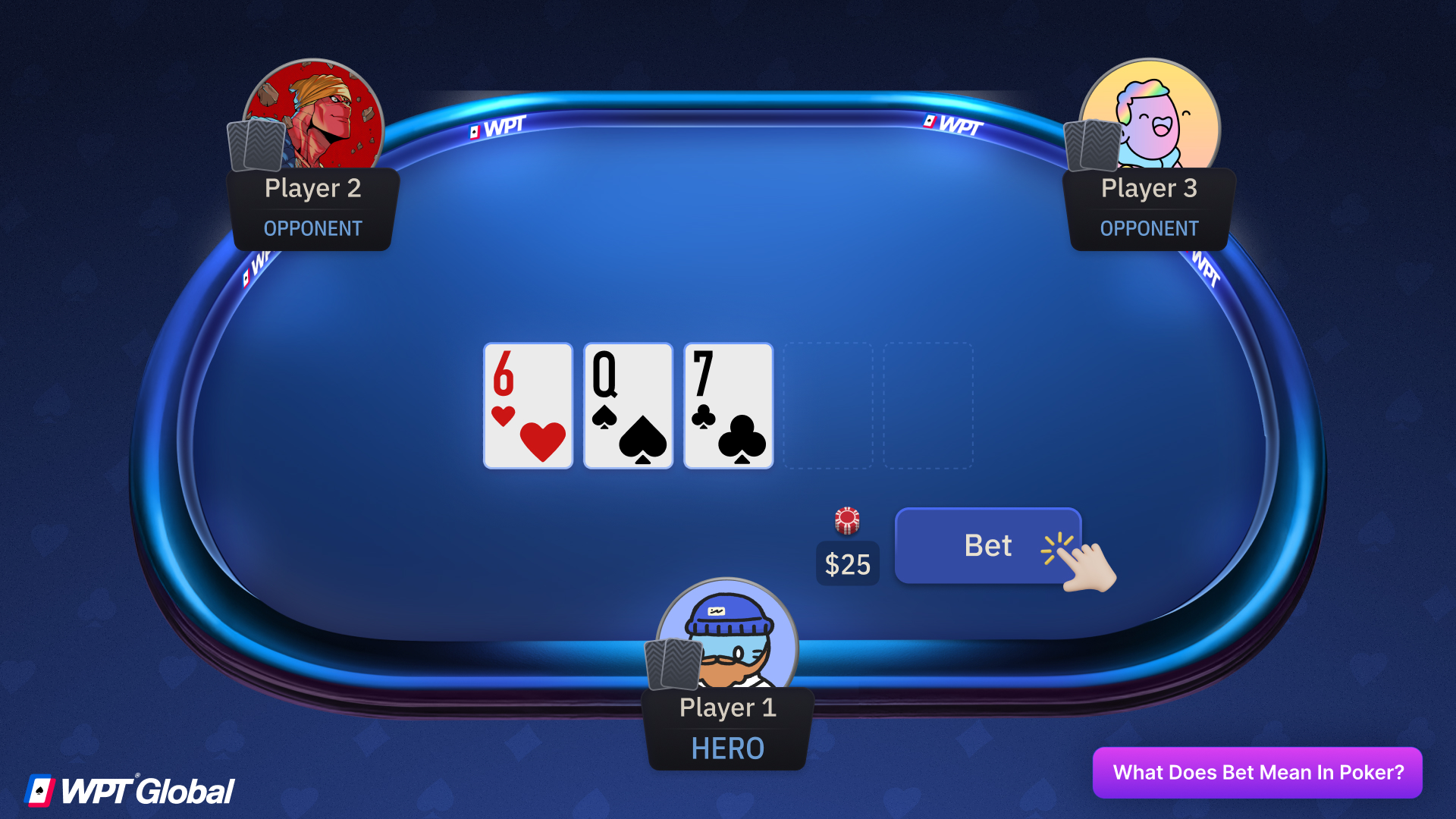
Task: Click Player 2's OPPONENT label
Action: pyautogui.click(x=312, y=228)
